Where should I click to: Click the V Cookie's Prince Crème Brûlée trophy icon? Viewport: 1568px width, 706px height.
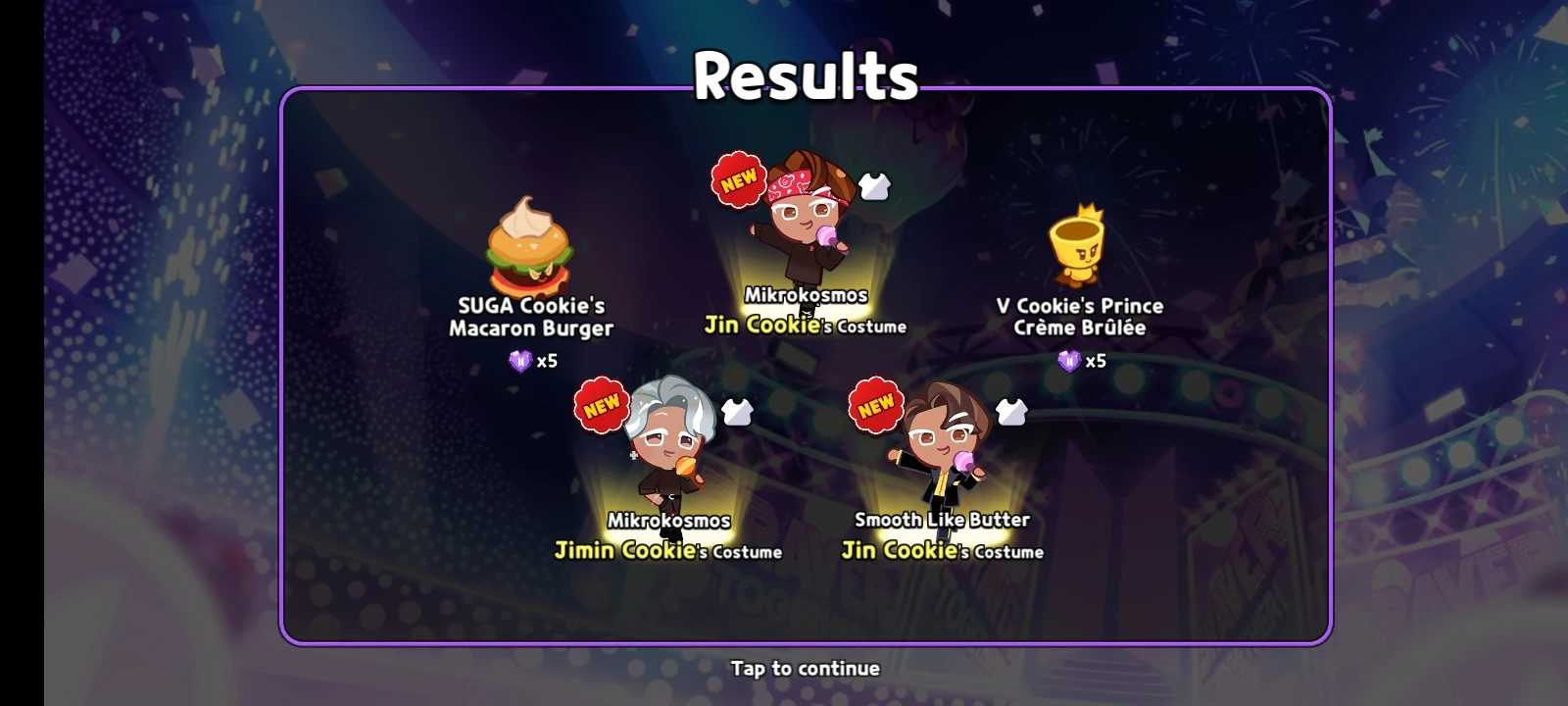click(1078, 245)
